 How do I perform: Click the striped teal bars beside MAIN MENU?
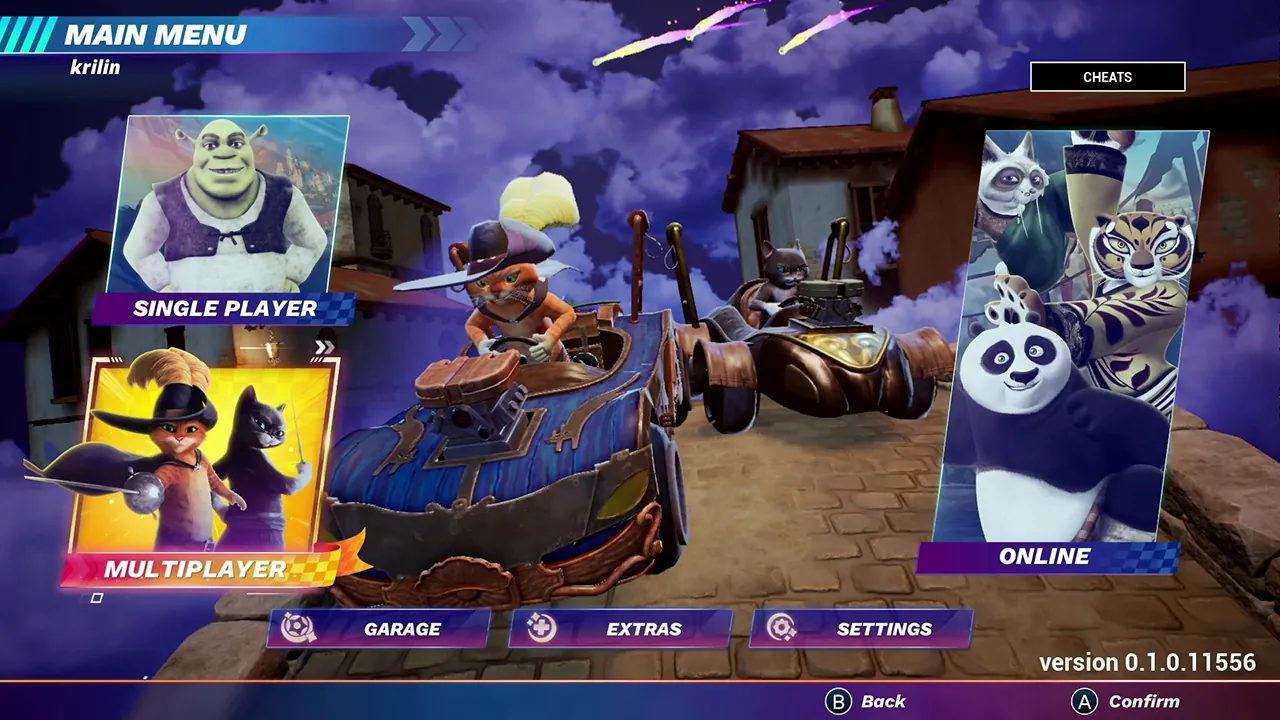28,36
